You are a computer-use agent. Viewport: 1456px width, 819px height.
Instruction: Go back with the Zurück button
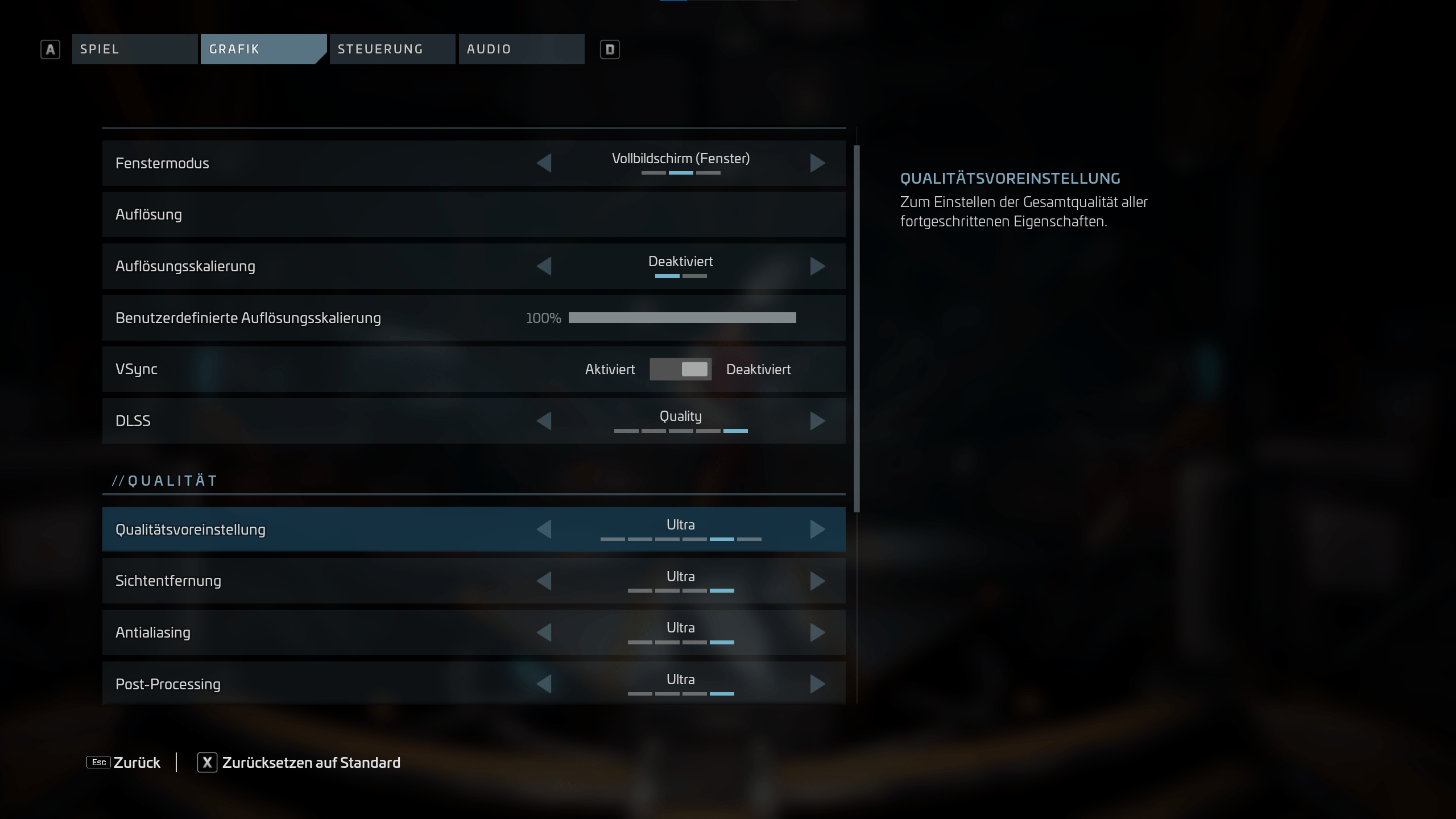(125, 763)
